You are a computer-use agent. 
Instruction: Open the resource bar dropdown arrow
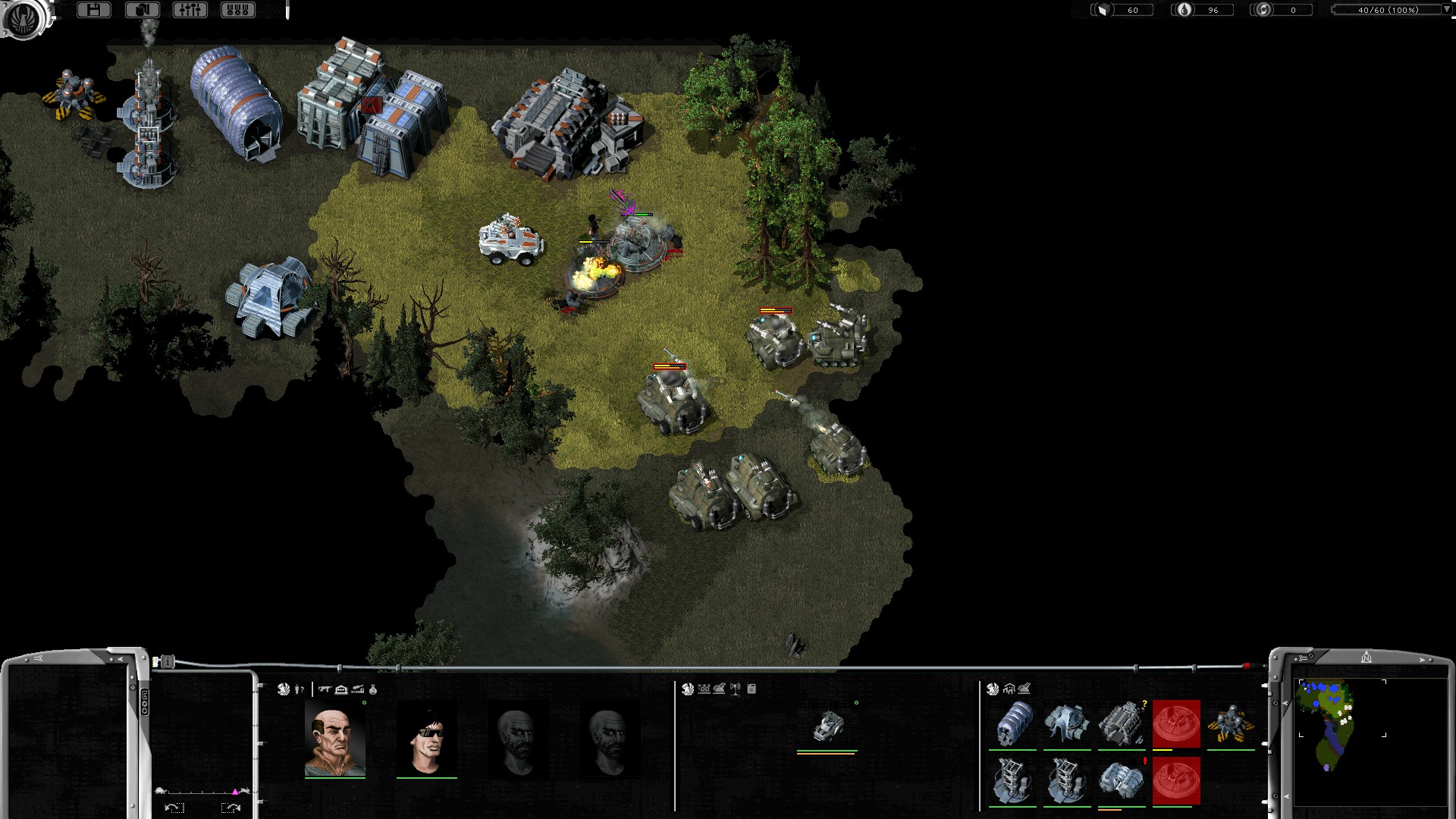1445,10
